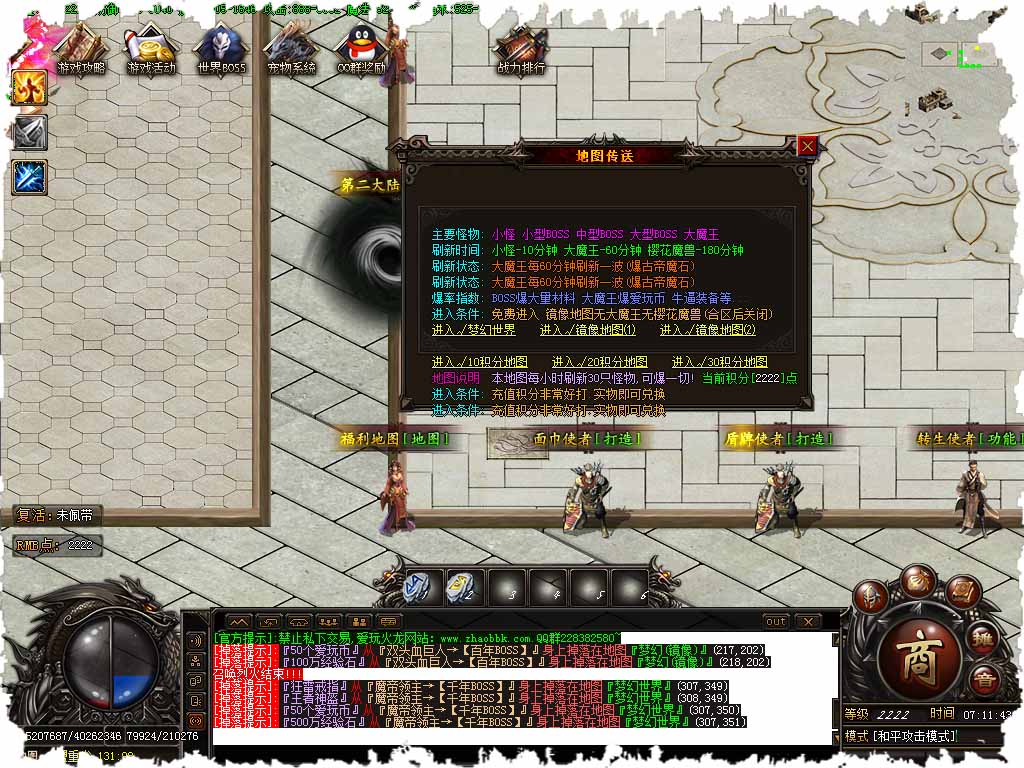The image size is (1024, 768).
Task: Click the out button on chat panel
Action: (775, 621)
